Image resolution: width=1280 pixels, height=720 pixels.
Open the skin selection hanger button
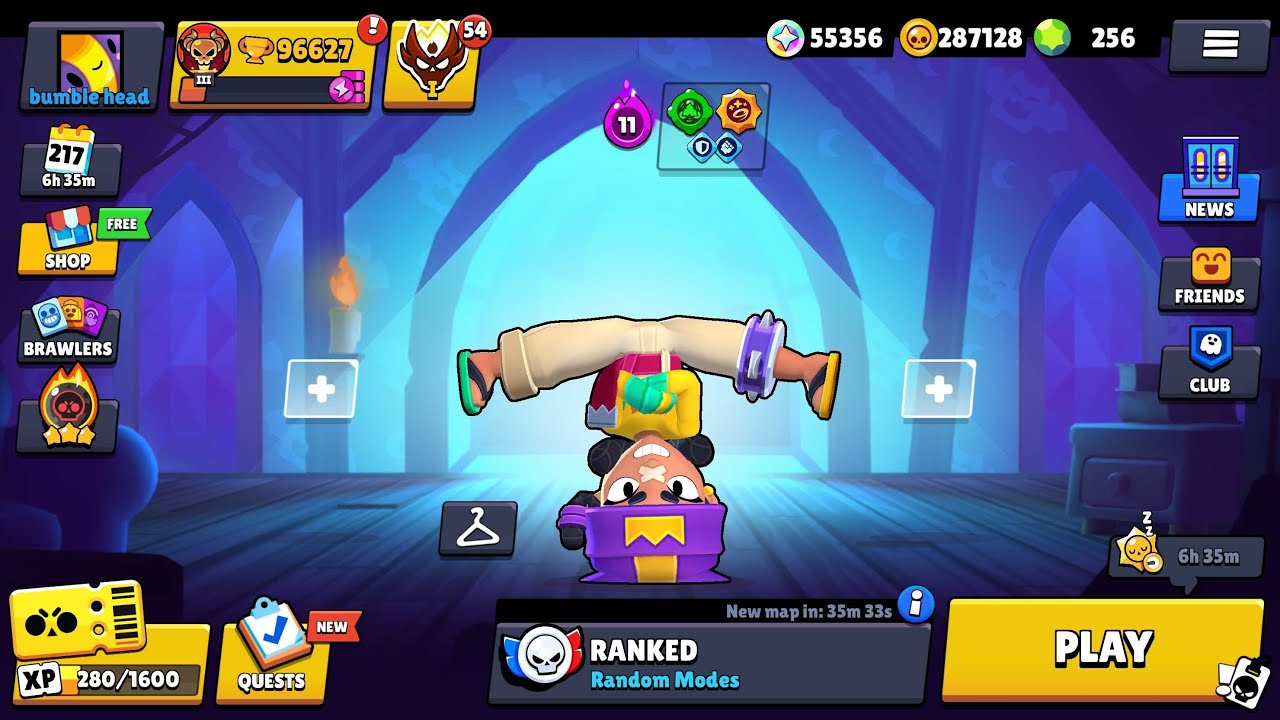click(x=478, y=528)
